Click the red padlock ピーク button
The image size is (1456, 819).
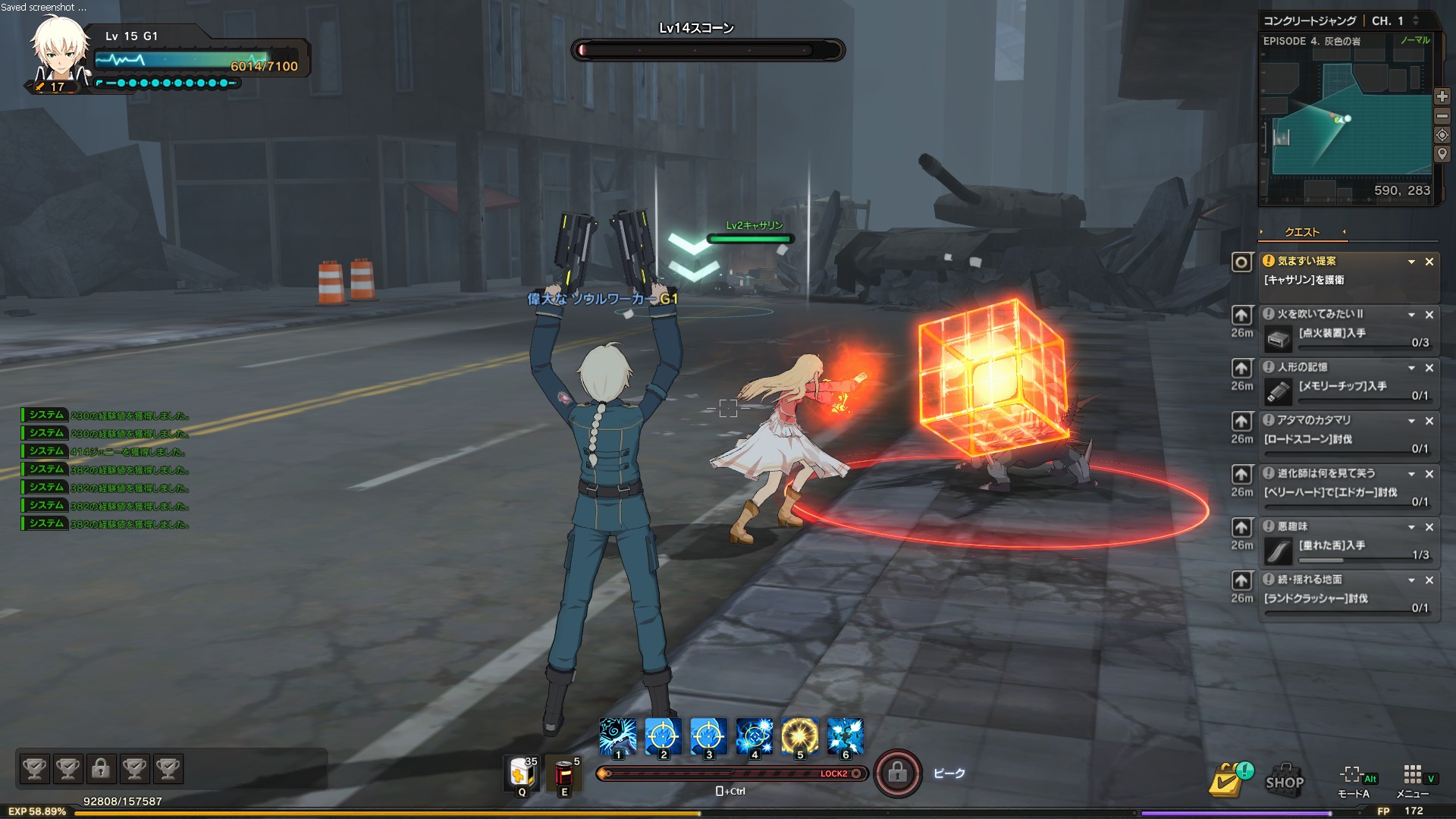point(897,773)
